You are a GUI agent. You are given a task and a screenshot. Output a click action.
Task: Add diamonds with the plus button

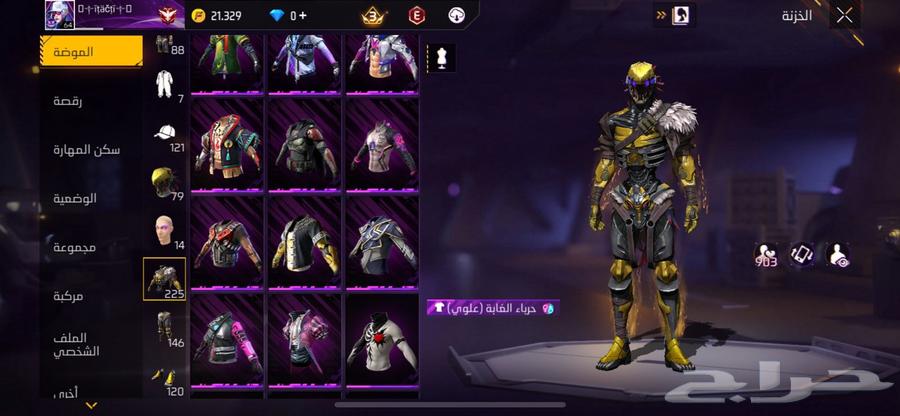point(304,16)
